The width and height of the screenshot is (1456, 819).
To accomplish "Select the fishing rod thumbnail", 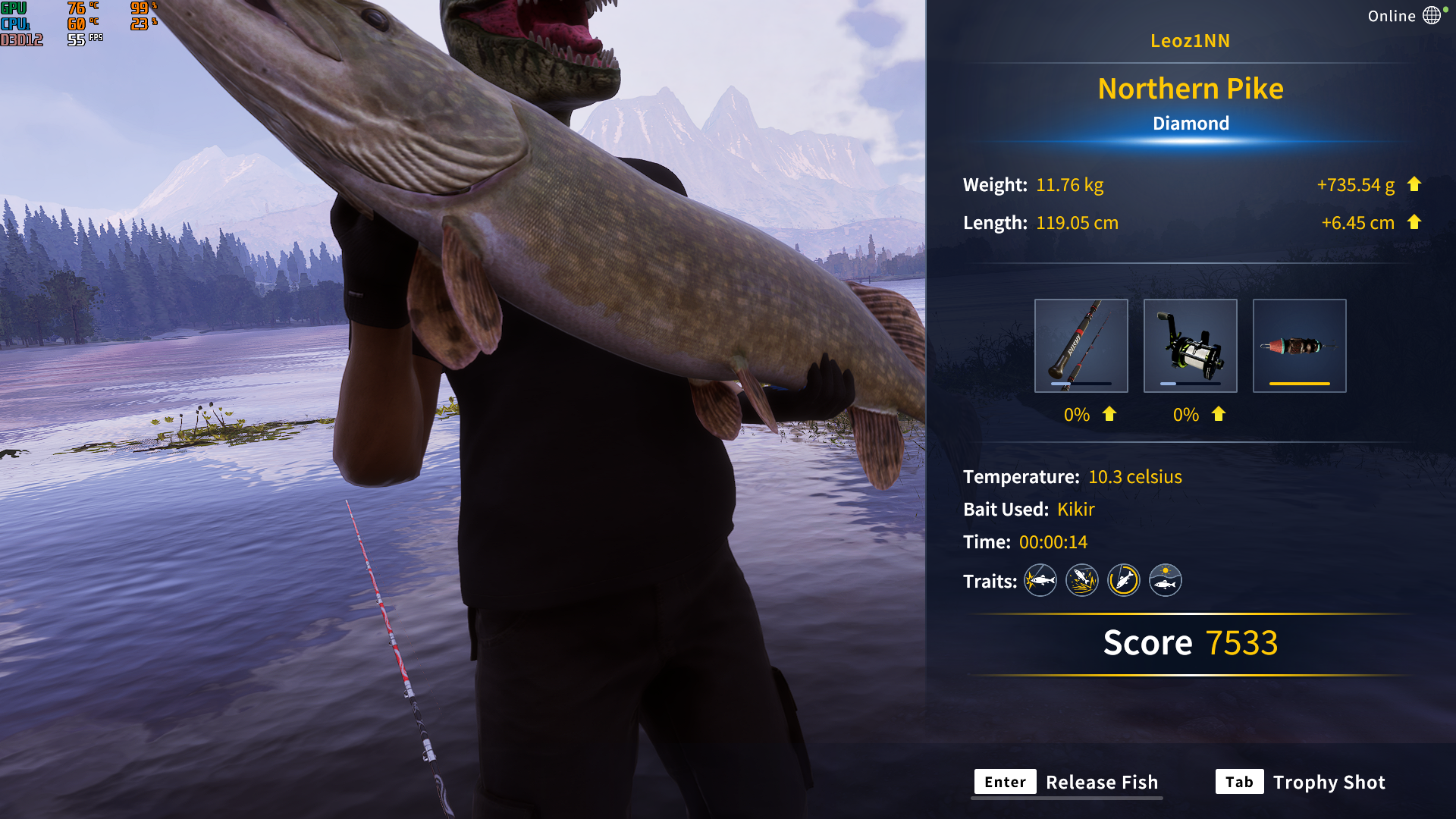I will [1081, 345].
